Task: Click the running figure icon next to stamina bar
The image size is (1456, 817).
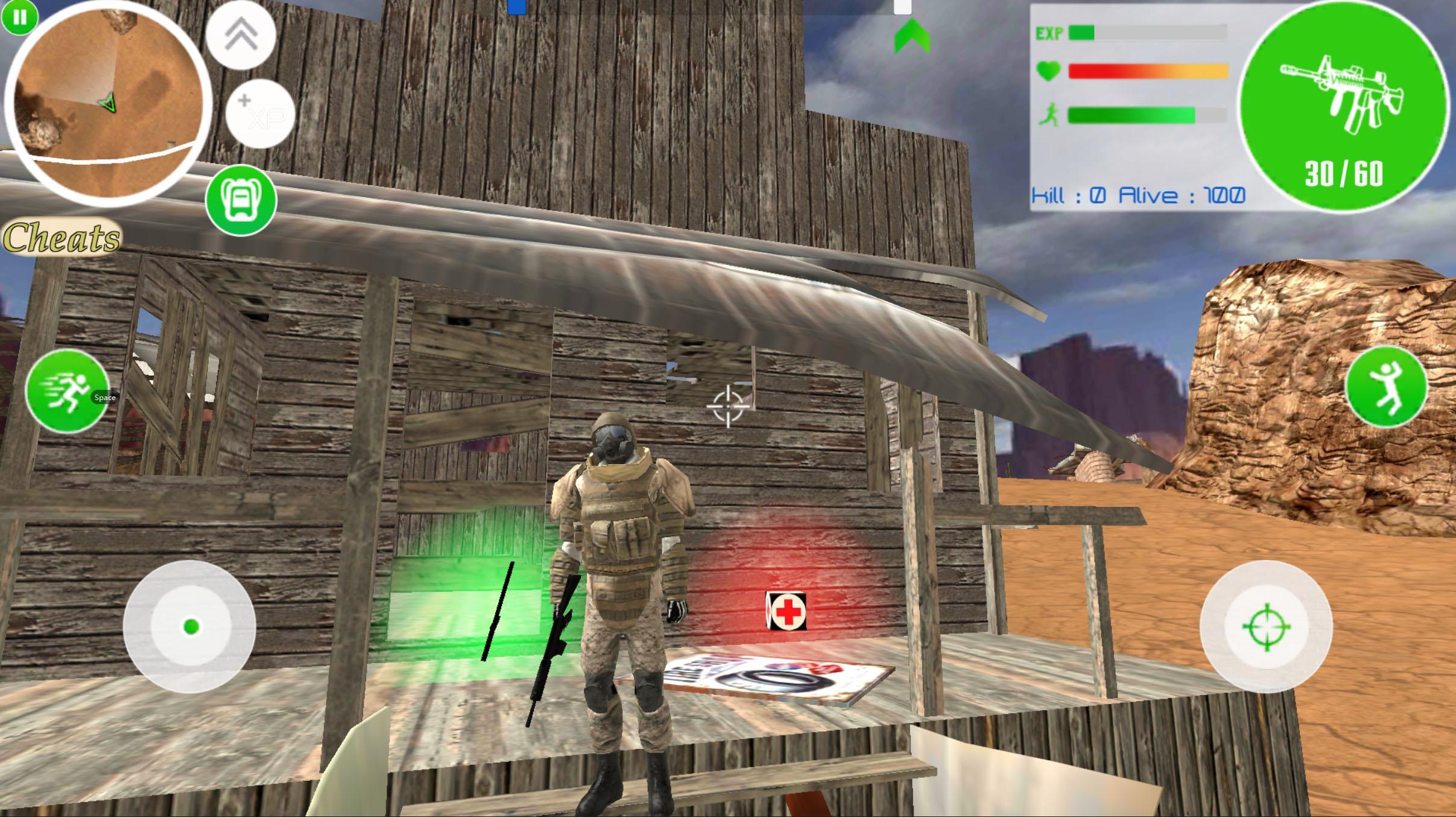Action: (1051, 115)
